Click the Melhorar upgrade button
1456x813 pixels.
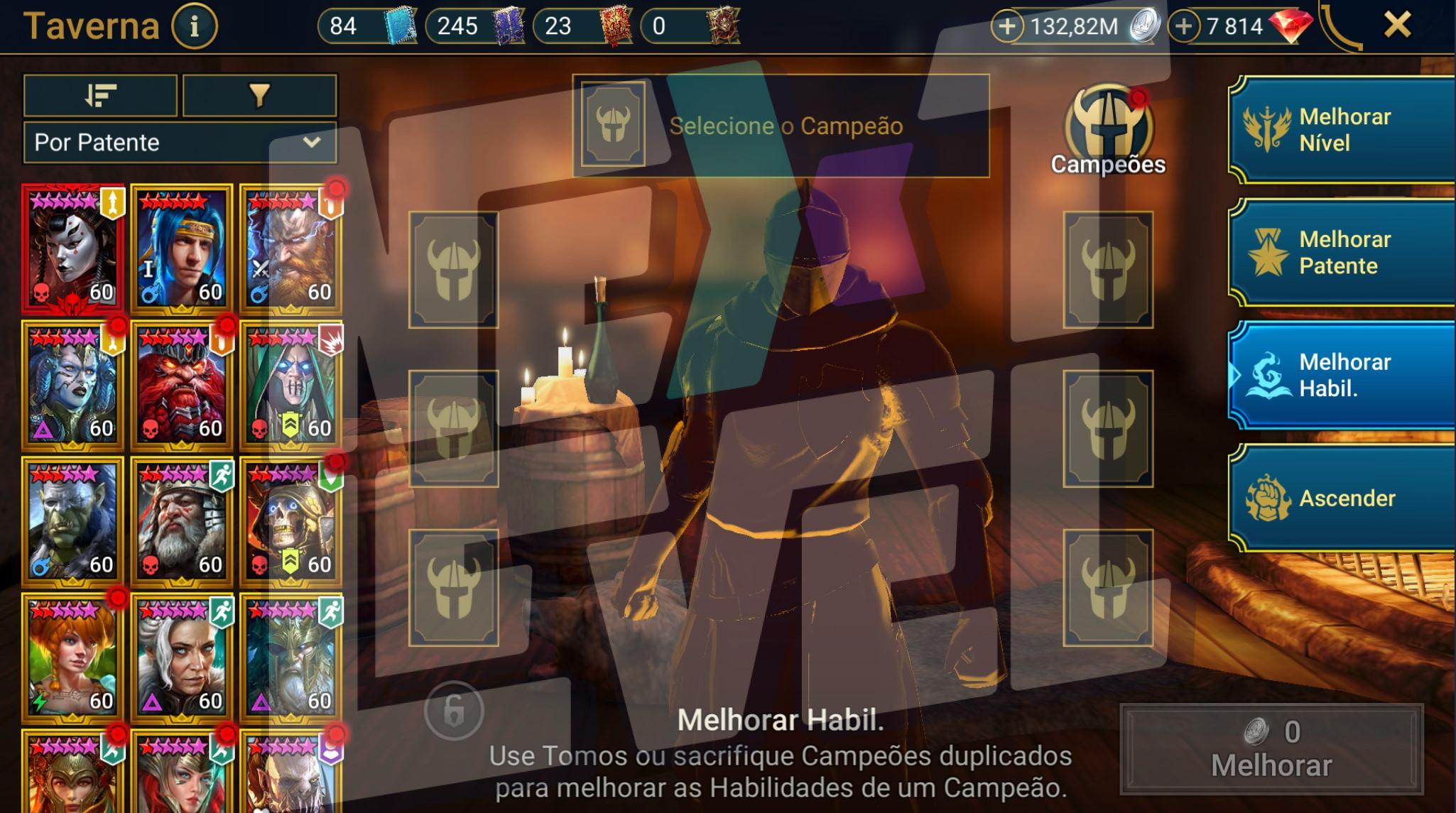(1271, 749)
